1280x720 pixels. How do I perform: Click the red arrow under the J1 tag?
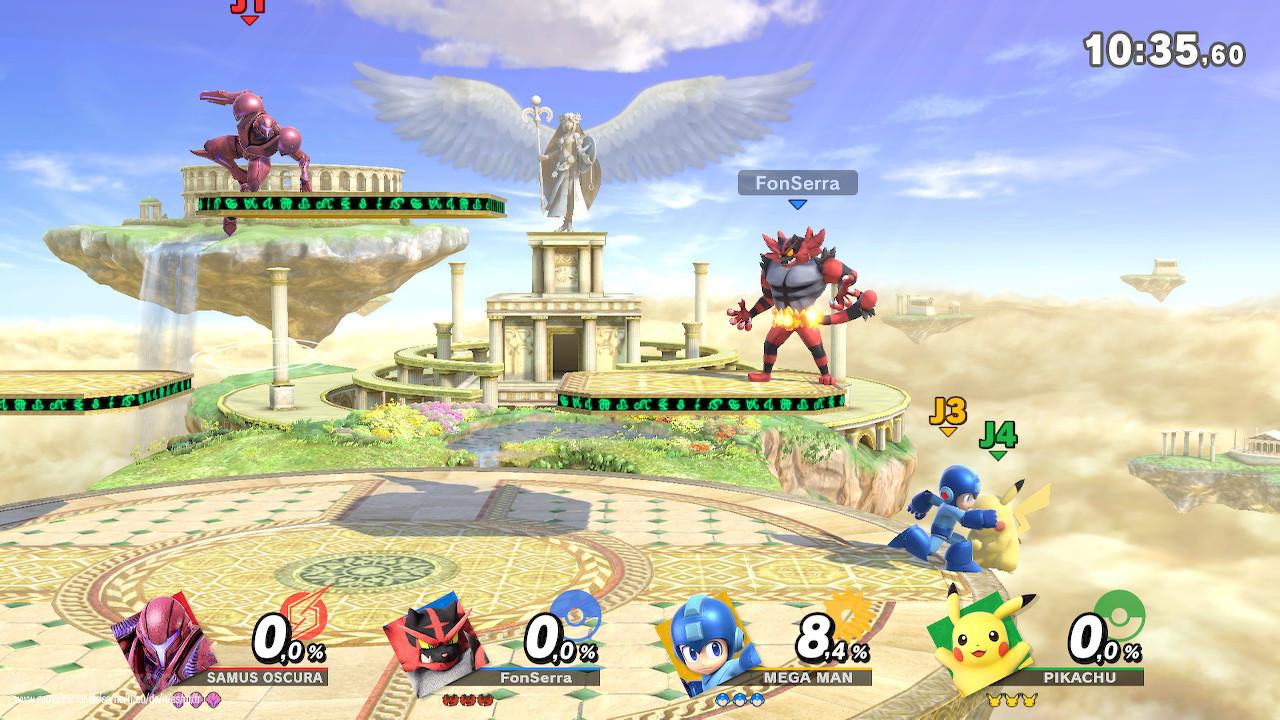point(249,19)
